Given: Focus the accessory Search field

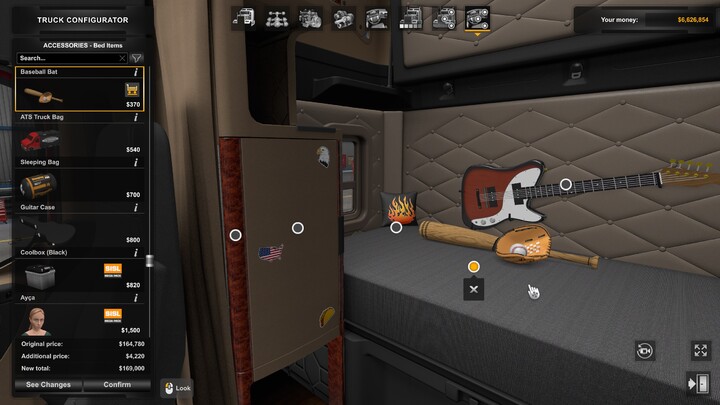Looking at the screenshot, I should coord(70,58).
